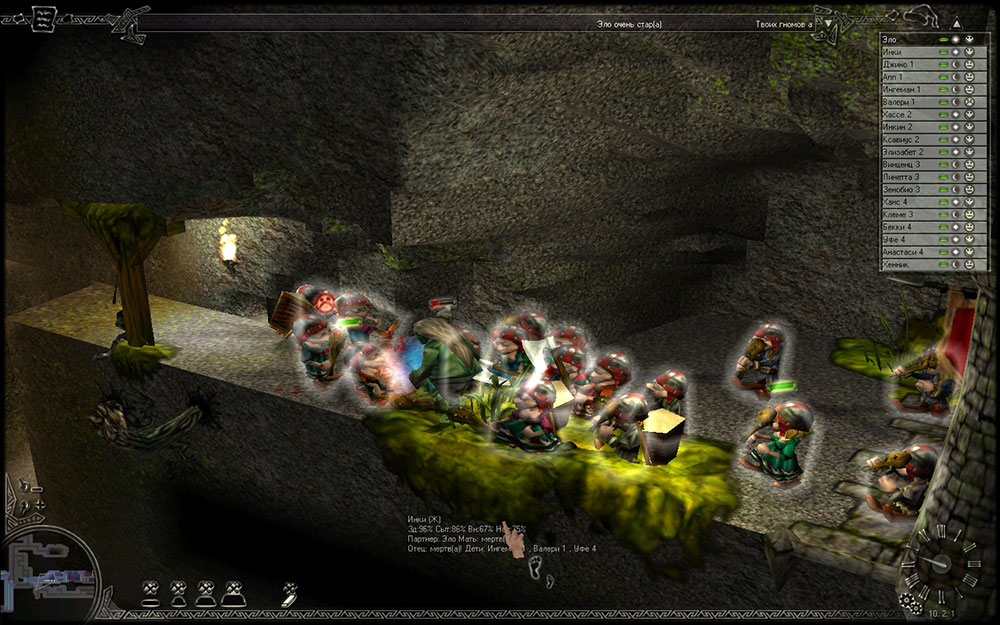Choose Анастаси 4 in the gnome list
The height and width of the screenshot is (625, 1000).
point(905,252)
